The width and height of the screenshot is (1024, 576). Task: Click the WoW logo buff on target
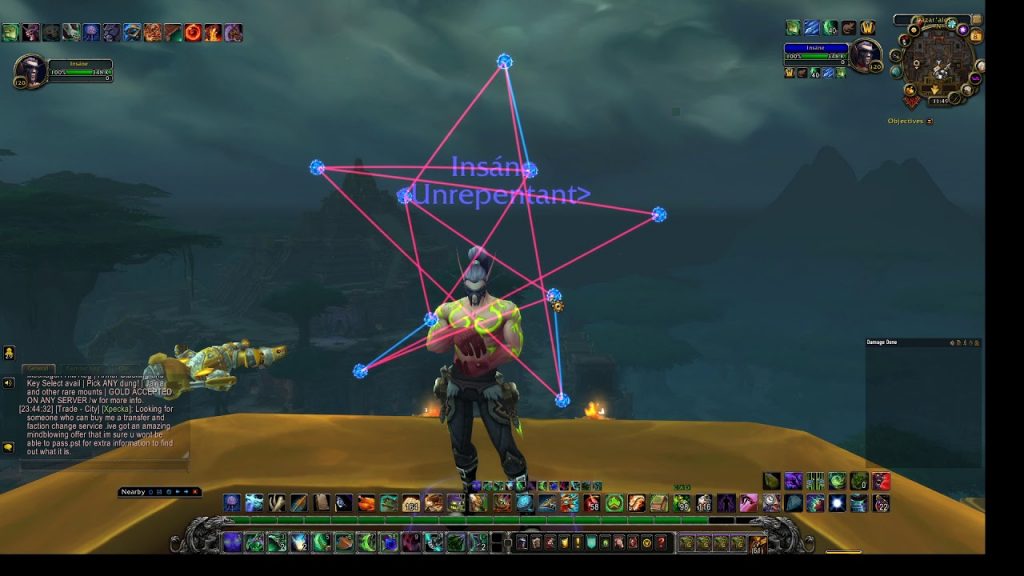867,28
